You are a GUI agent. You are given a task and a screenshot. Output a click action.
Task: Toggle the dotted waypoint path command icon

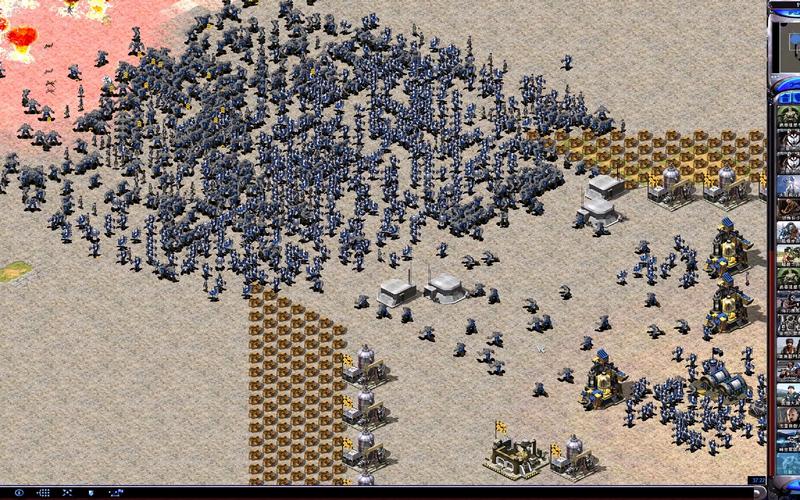(x=115, y=492)
